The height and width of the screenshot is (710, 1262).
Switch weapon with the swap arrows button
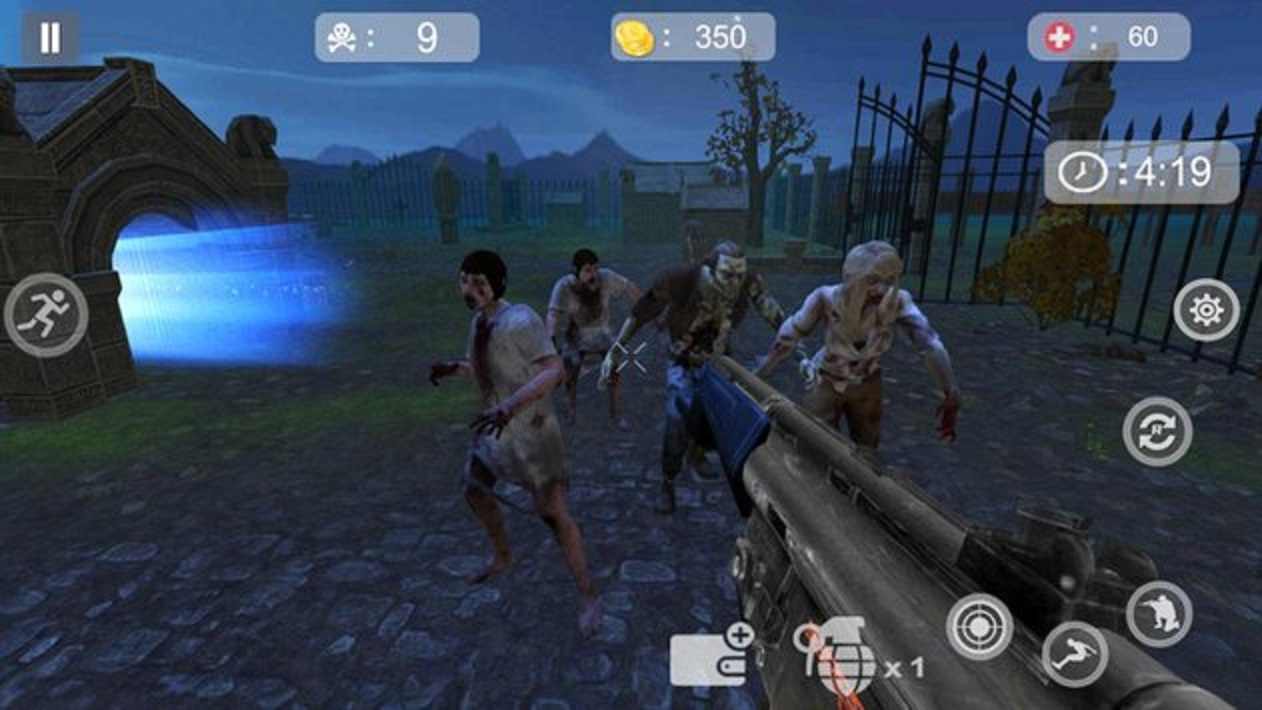coord(1157,432)
